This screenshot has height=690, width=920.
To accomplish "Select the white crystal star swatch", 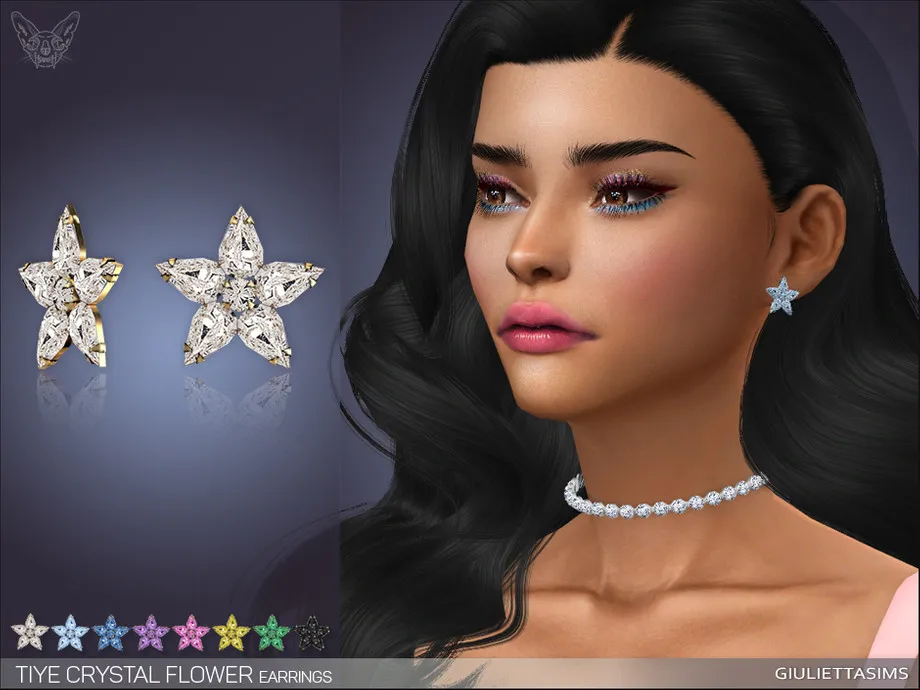I will coord(29,633).
